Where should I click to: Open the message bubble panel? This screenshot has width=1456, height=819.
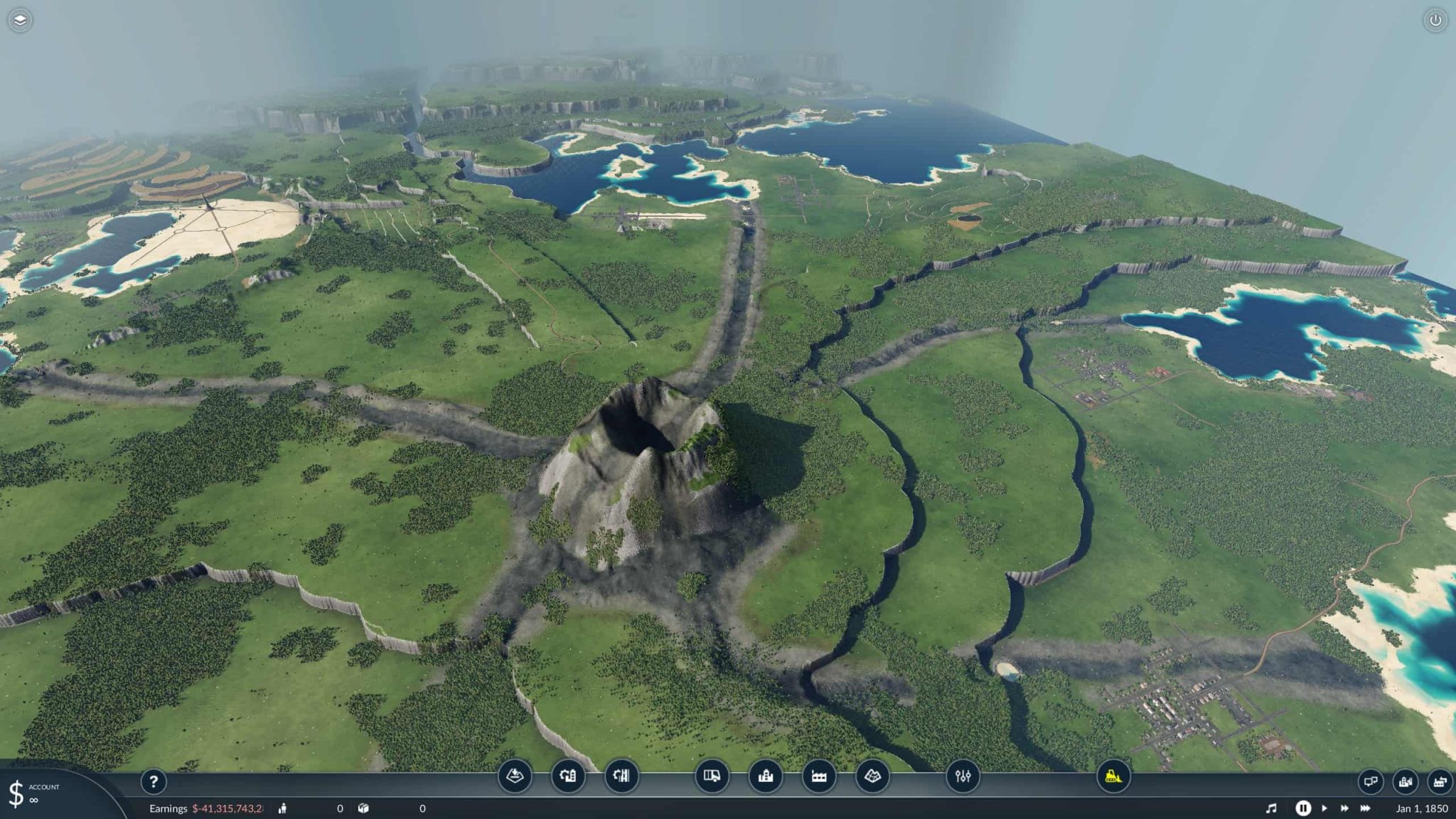1372,781
